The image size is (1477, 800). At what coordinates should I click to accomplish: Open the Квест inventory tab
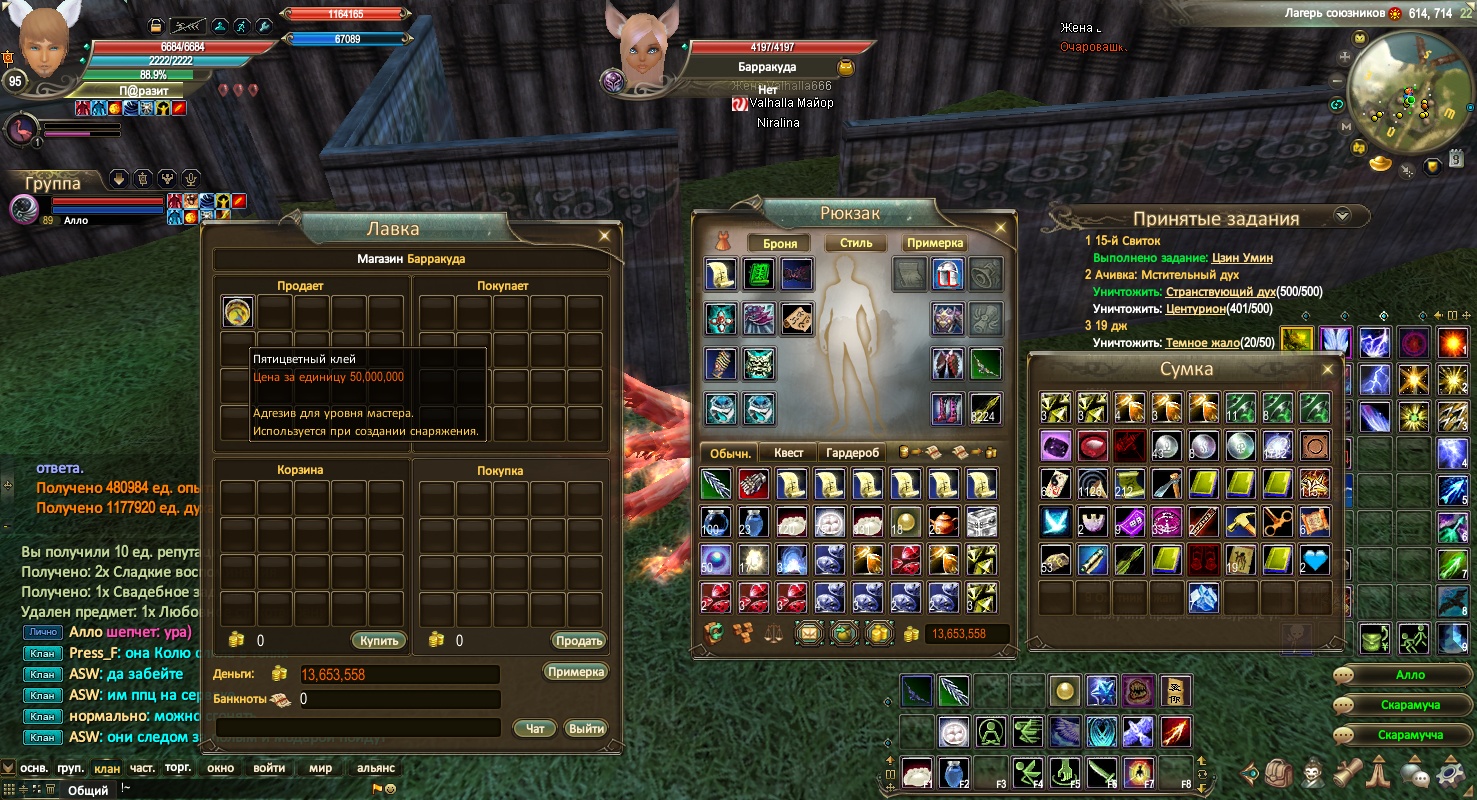pyautogui.click(x=788, y=453)
